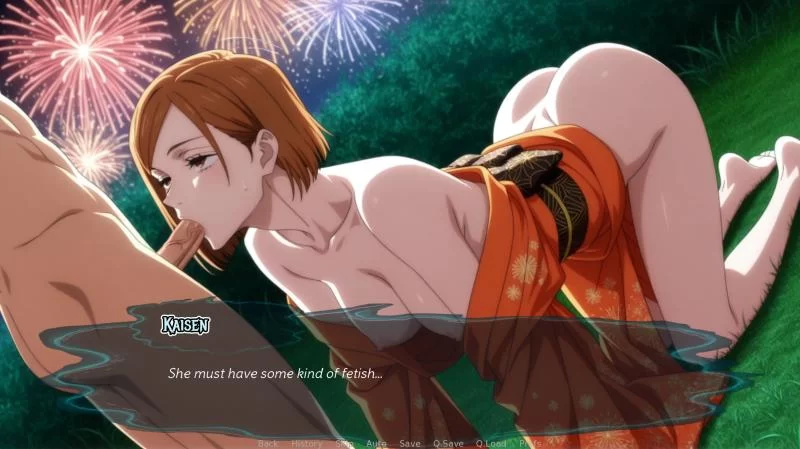Screen dimensions: 800x449
Task: Open the Prefs menu
Action: click(x=531, y=443)
